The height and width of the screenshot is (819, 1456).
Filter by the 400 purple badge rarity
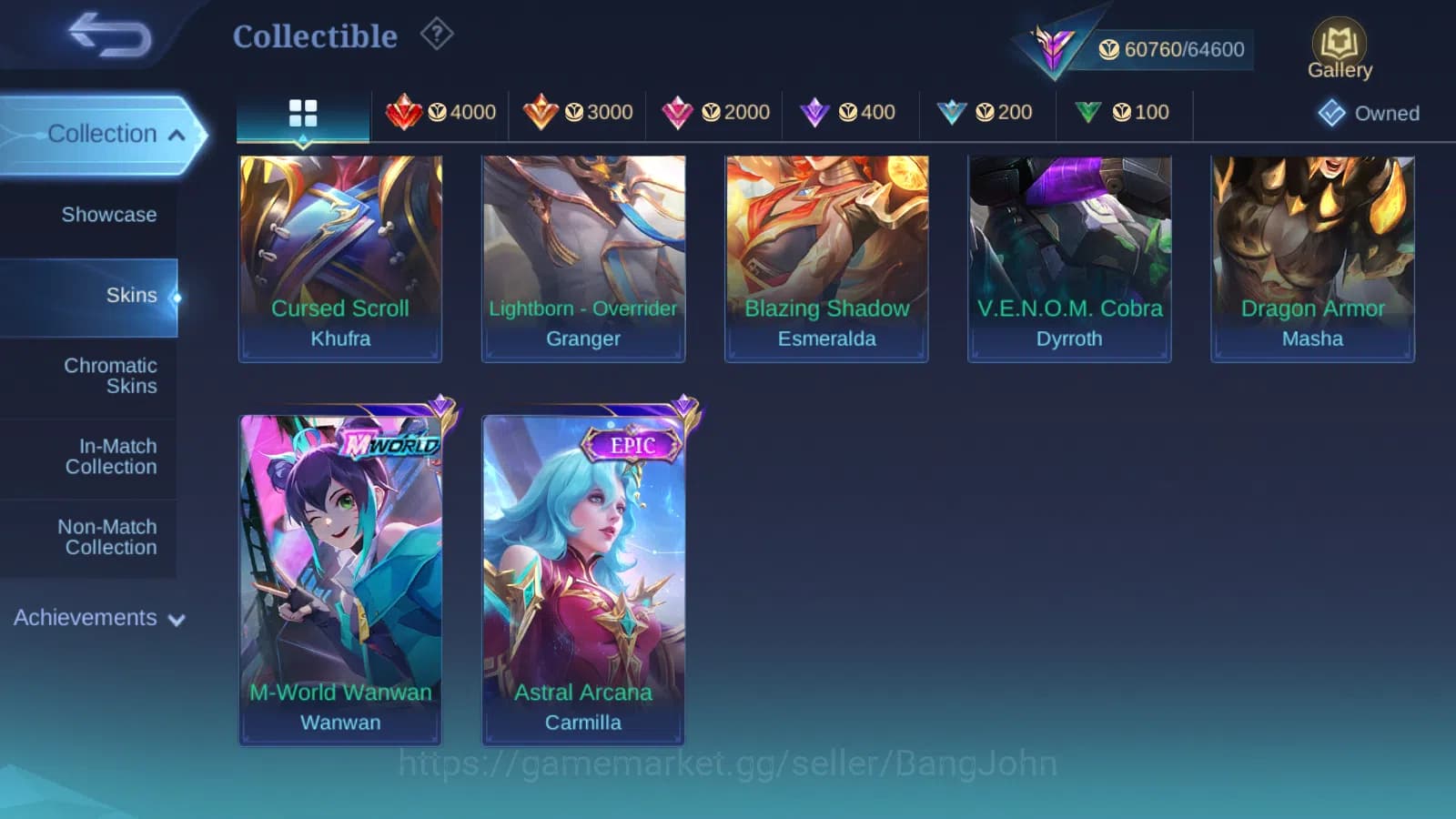click(850, 113)
